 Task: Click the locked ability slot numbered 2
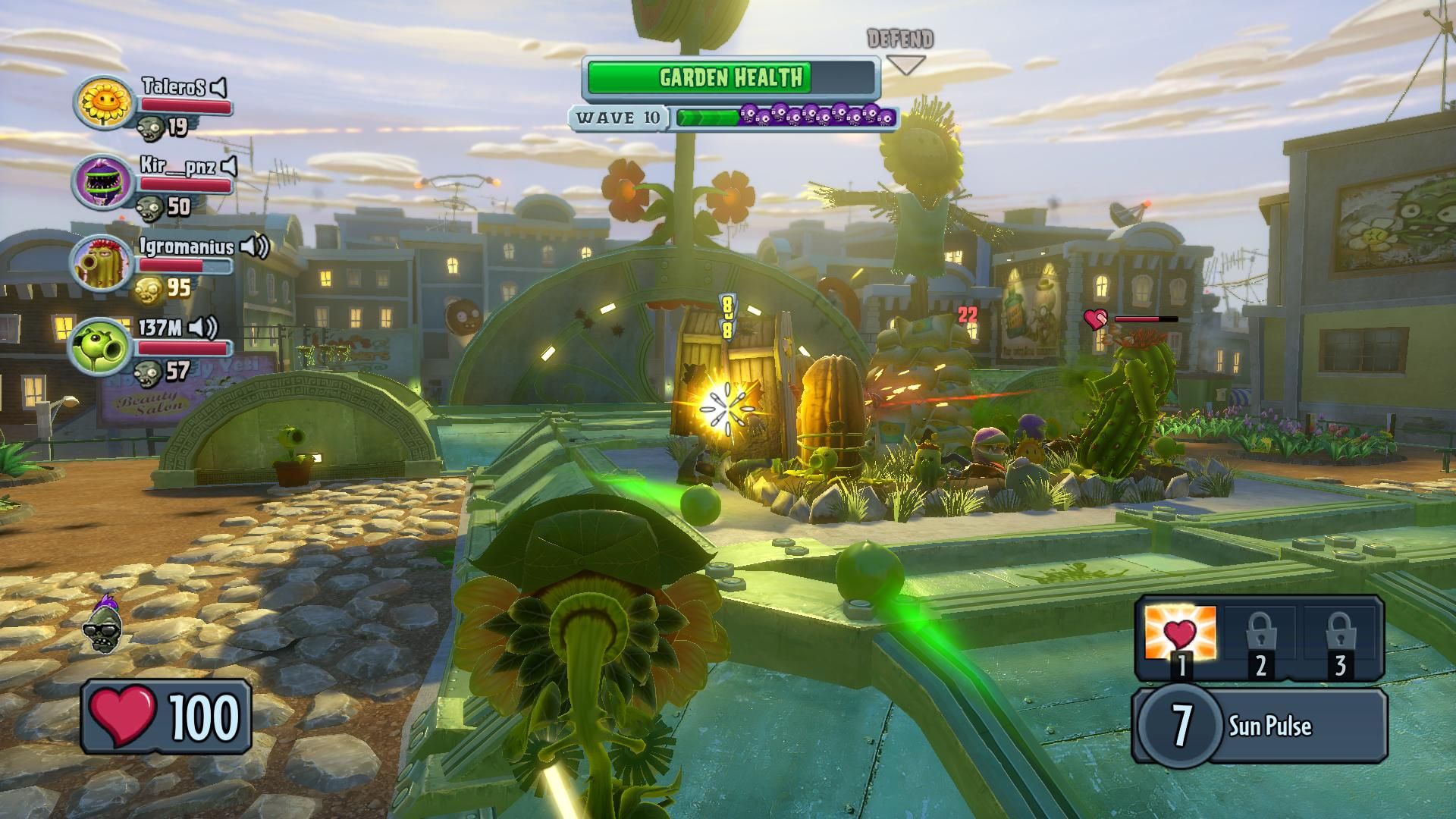(1260, 635)
